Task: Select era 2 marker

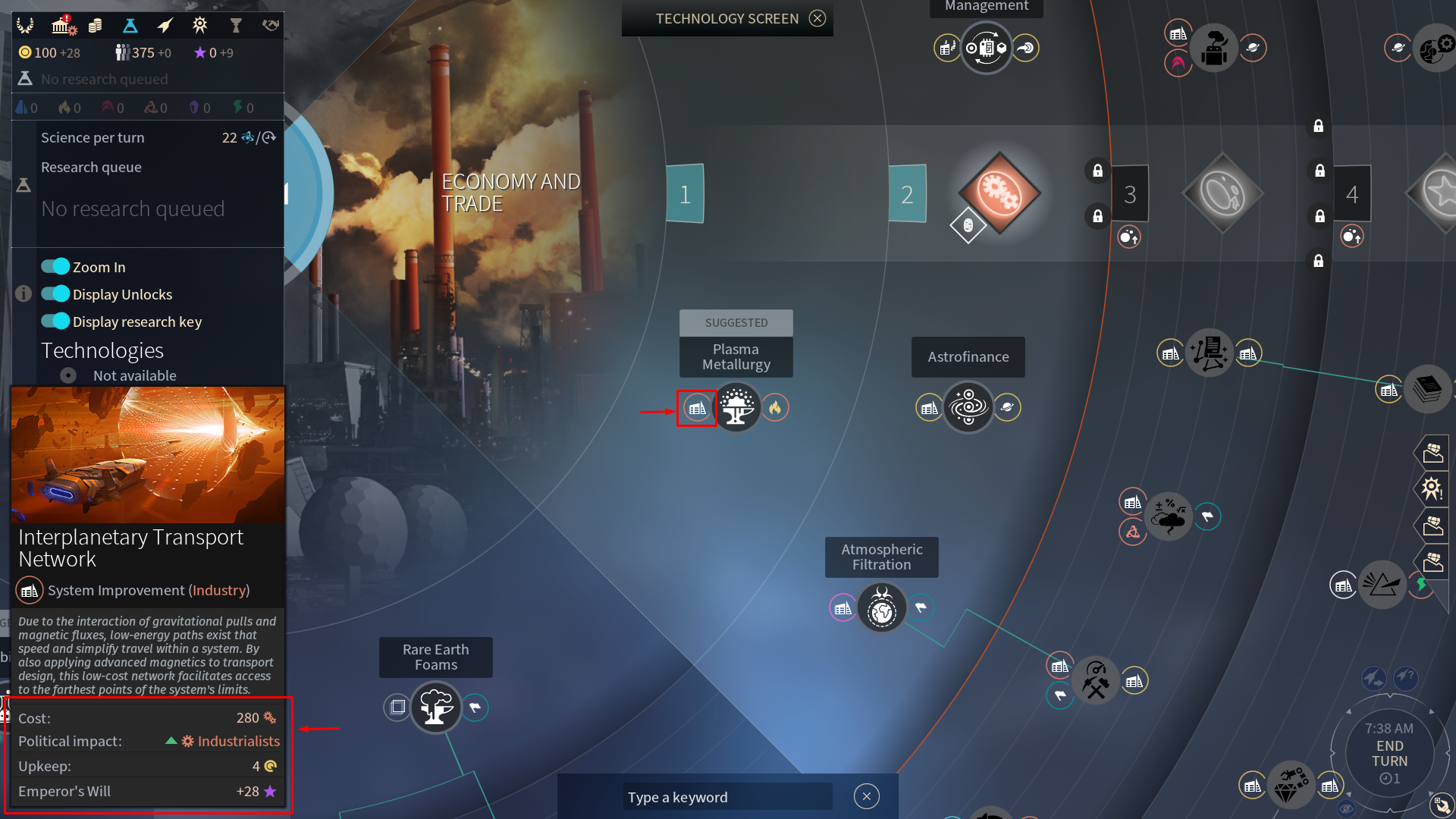Action: 907,194
